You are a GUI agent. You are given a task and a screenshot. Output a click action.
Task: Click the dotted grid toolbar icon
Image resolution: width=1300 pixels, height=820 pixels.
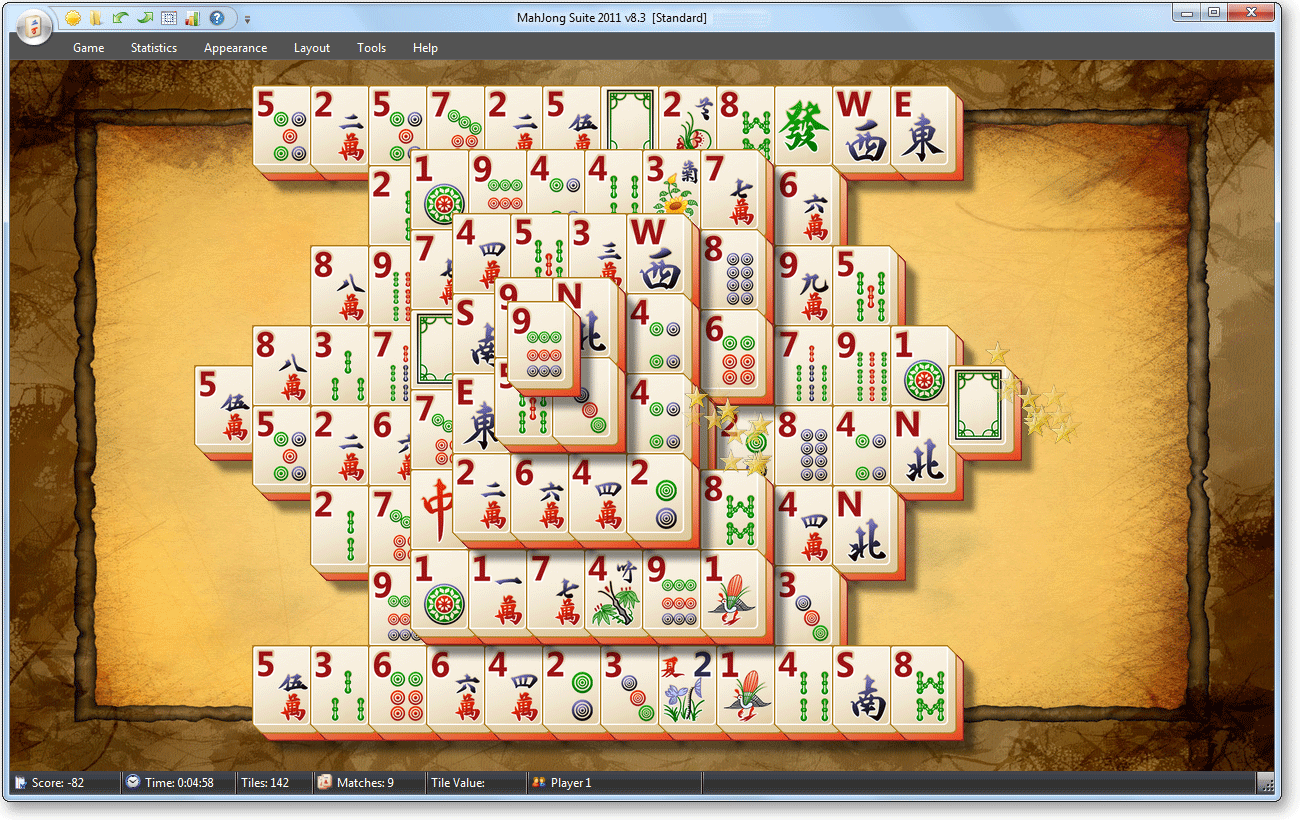[x=168, y=18]
